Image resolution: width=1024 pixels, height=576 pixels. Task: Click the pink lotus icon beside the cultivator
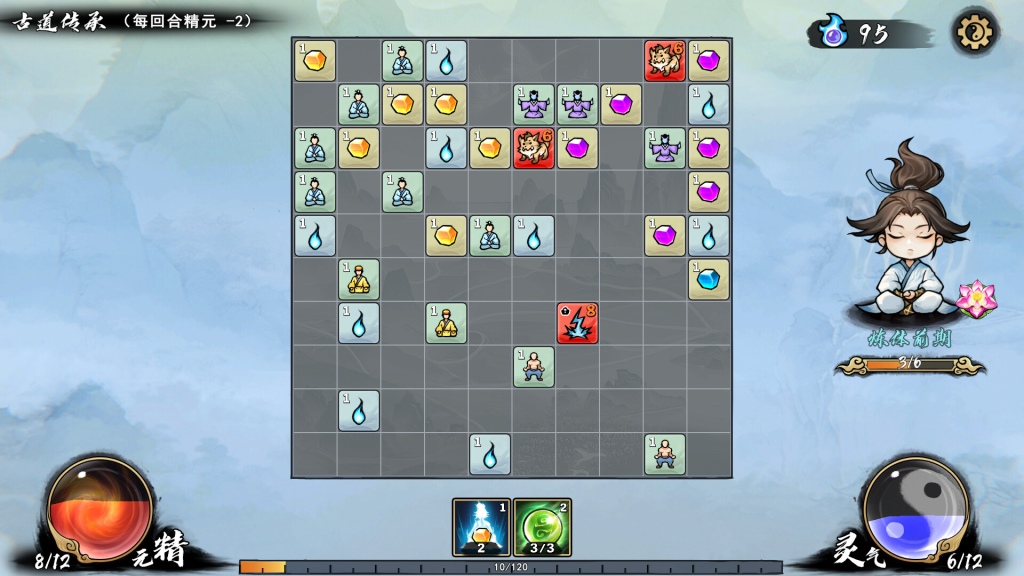coord(971,298)
